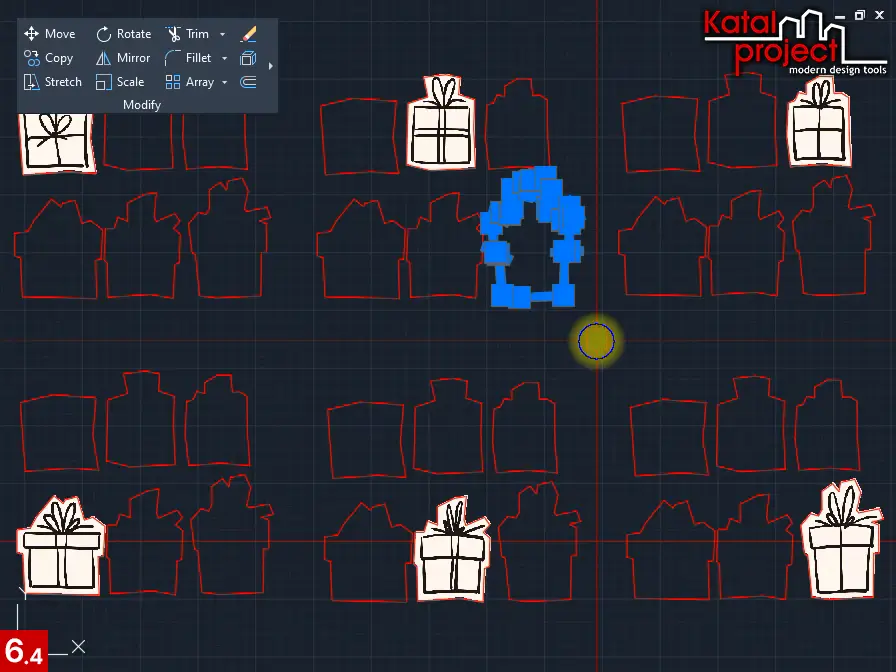Minimize the drawing window
Viewport: 896px width, 672px height.
[841, 16]
